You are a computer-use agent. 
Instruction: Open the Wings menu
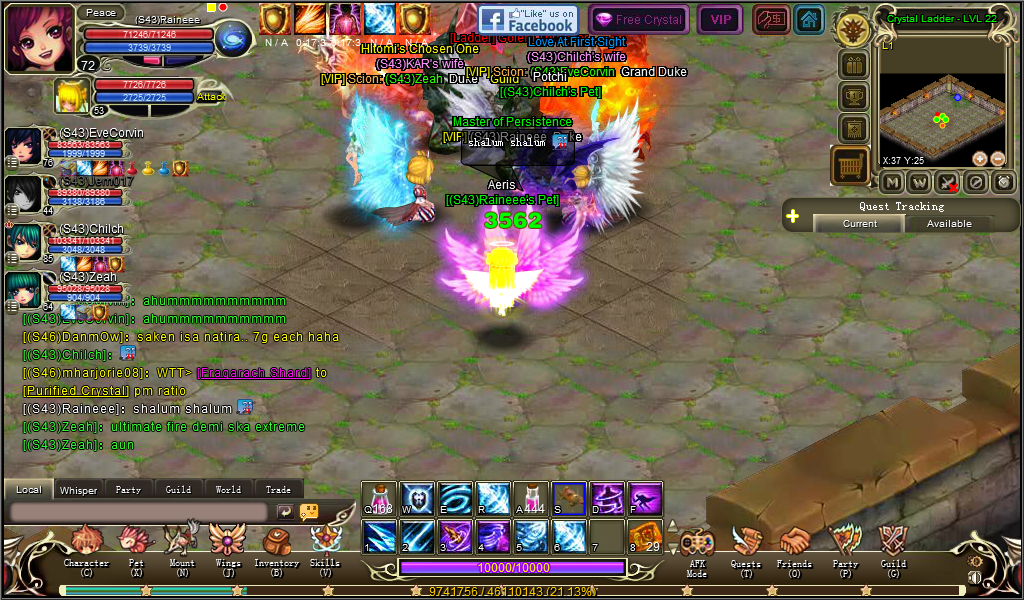pyautogui.click(x=228, y=545)
